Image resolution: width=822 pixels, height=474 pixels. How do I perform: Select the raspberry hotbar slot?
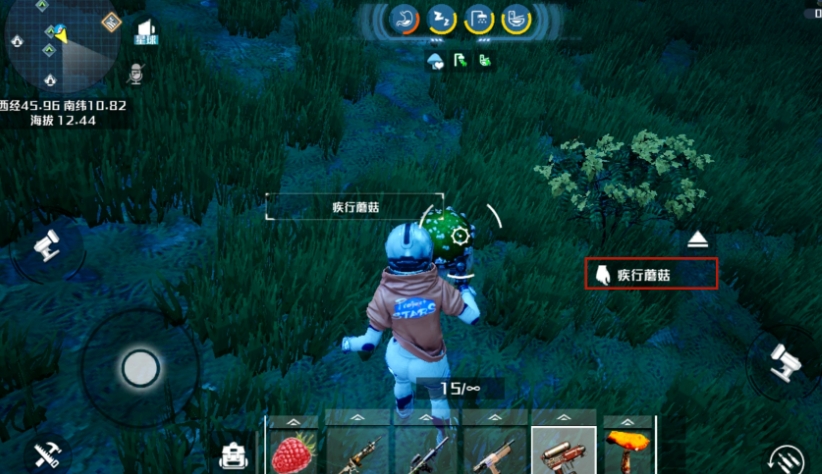point(294,451)
